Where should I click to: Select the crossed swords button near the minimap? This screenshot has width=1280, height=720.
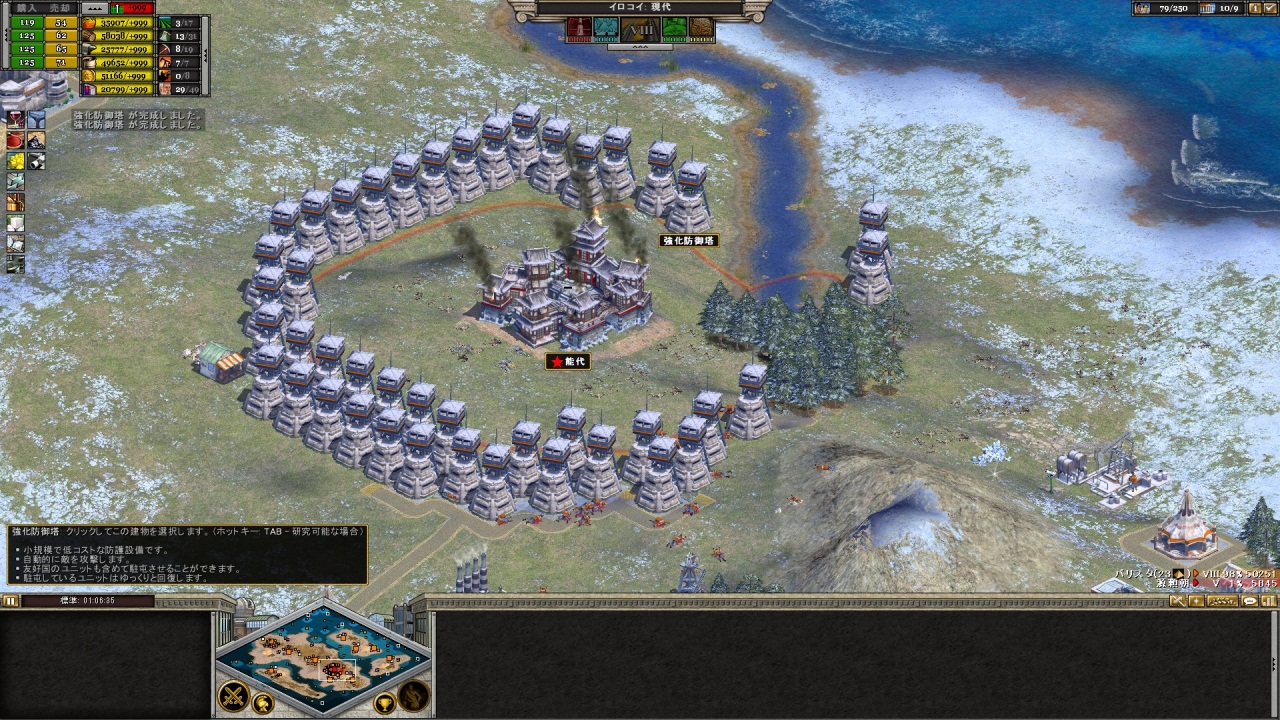(x=233, y=693)
